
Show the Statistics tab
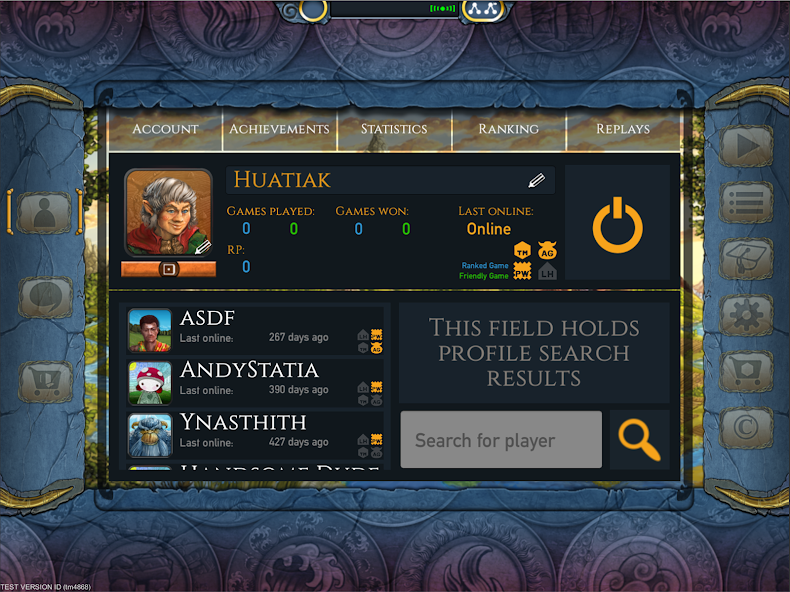(x=394, y=129)
